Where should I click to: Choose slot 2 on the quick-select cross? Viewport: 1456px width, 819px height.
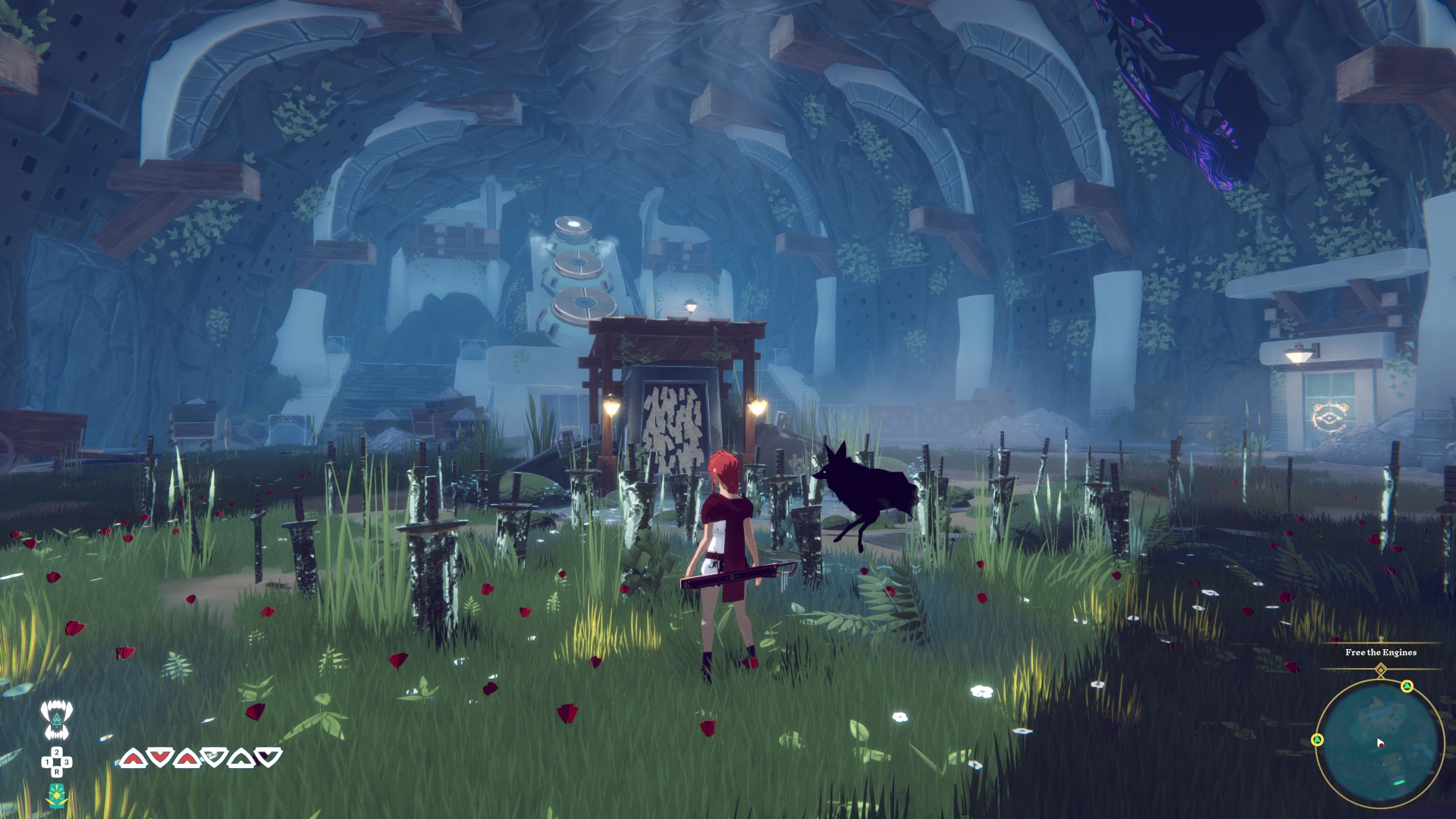[x=57, y=752]
